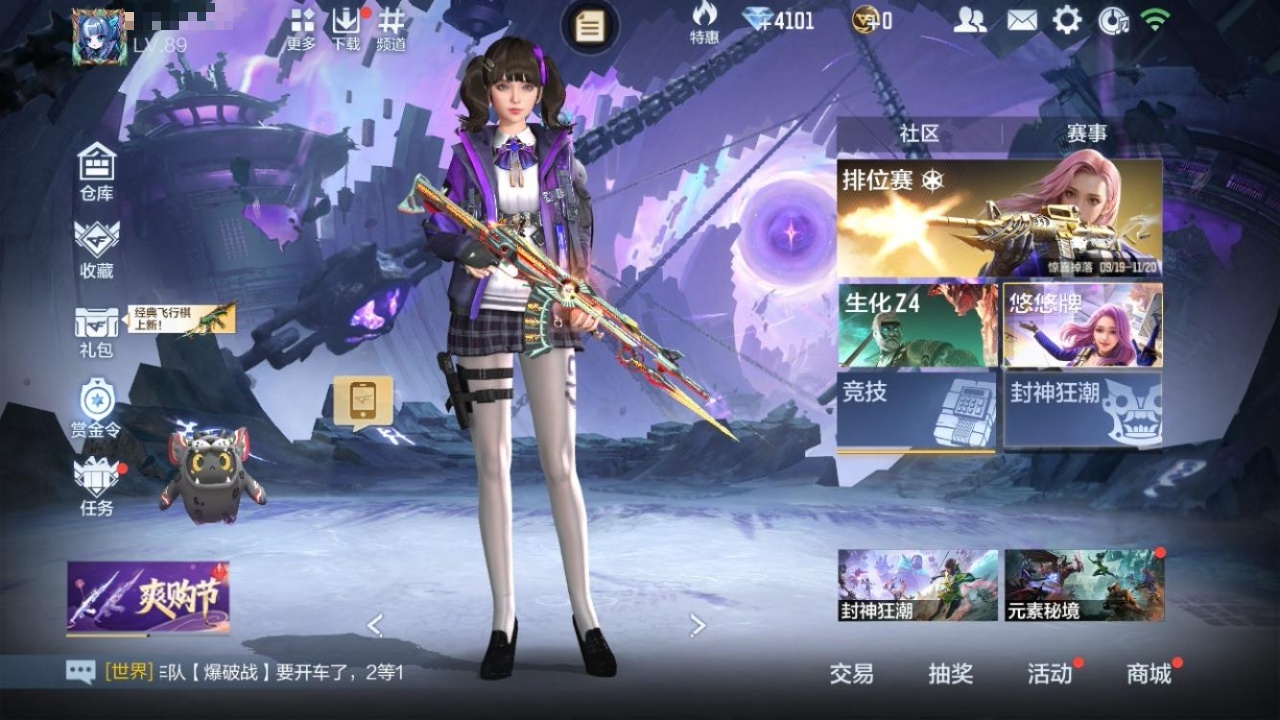The image size is (1280, 720).
Task: Open the 任务 missions menu
Action: coord(97,486)
